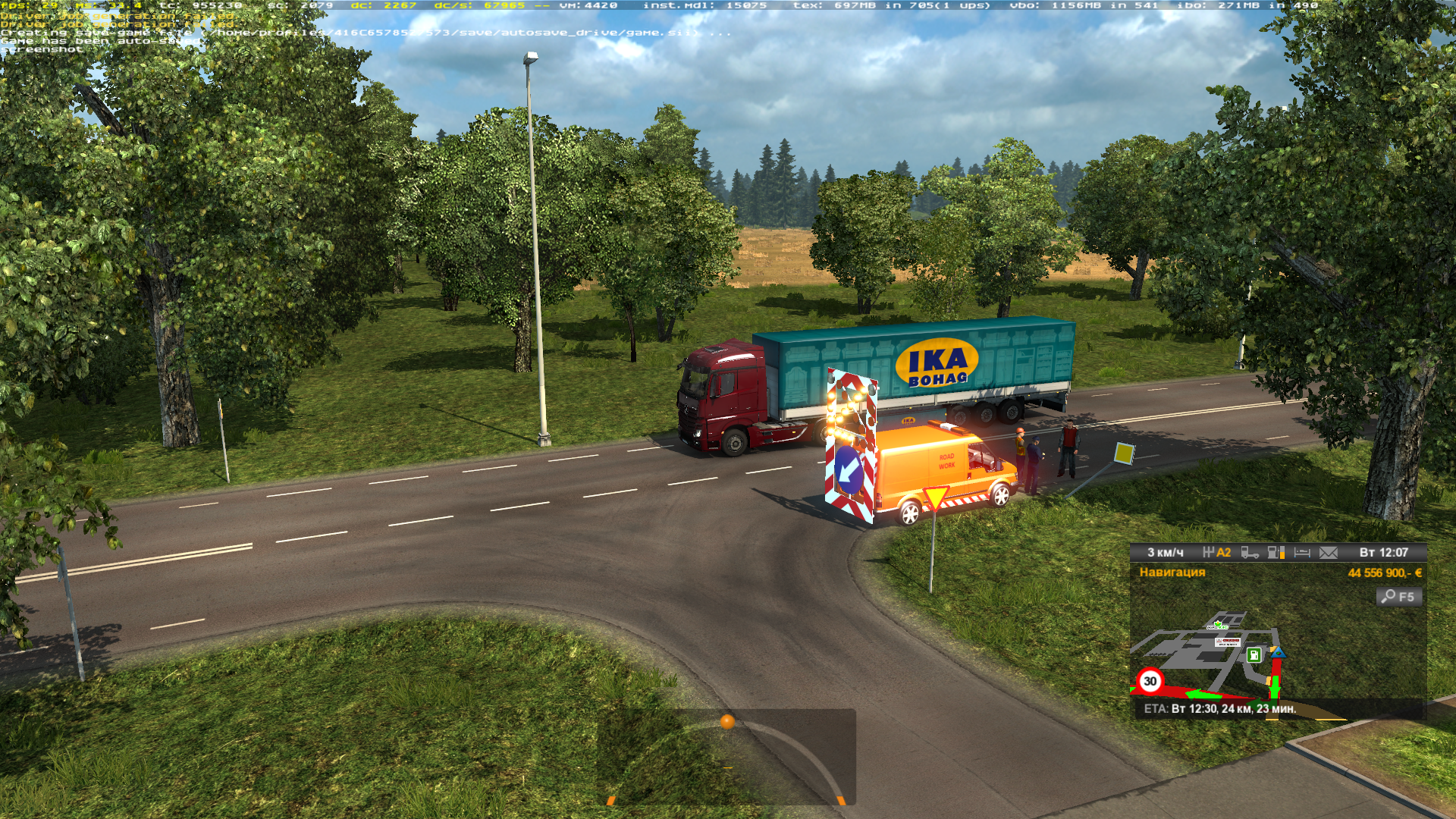
Task: Click the blue player arrow on the minimap
Action: (1278, 652)
